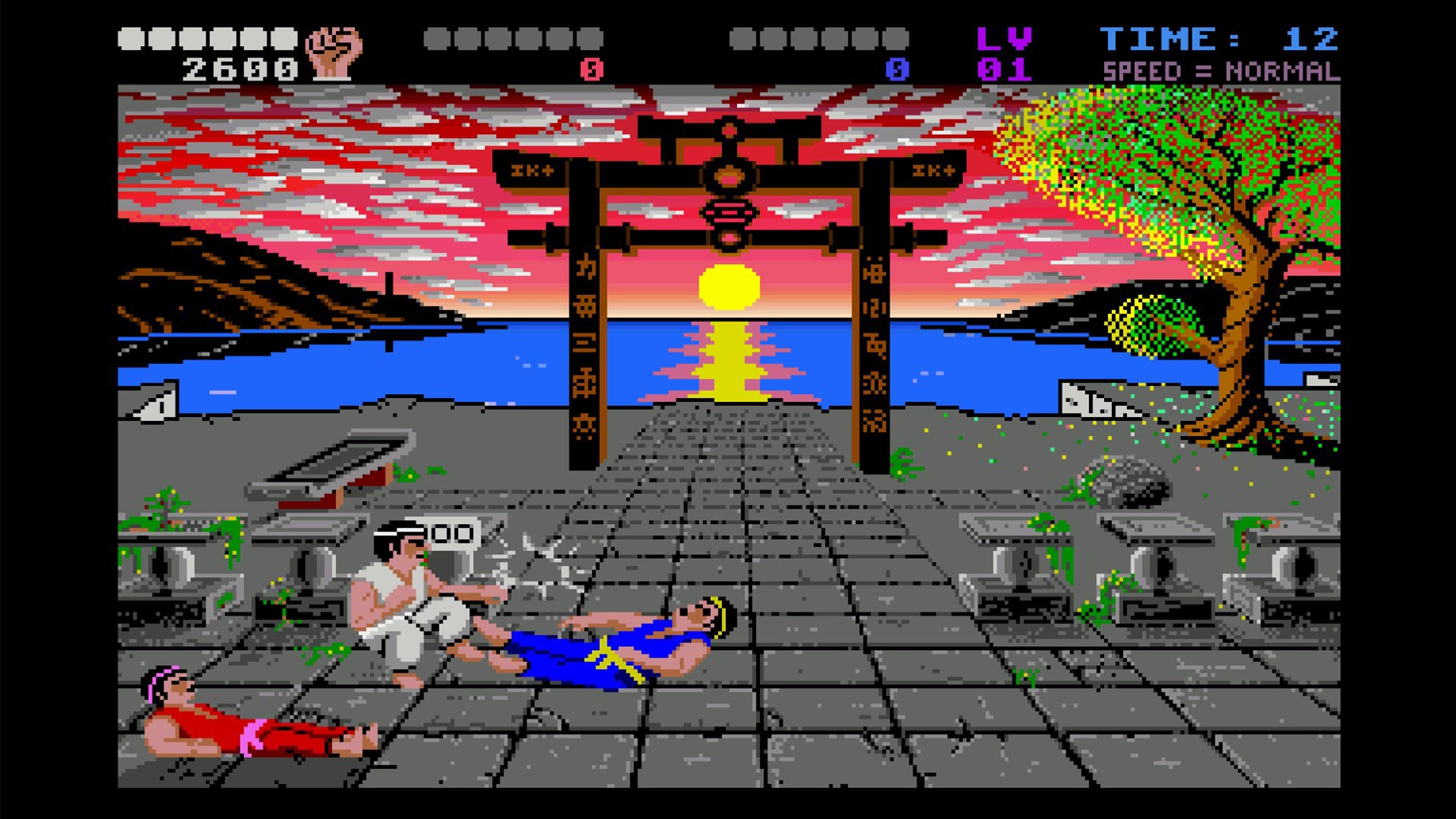Viewport: 1456px width, 819px height.
Task: Click the blue 0 score text
Action: tap(899, 68)
